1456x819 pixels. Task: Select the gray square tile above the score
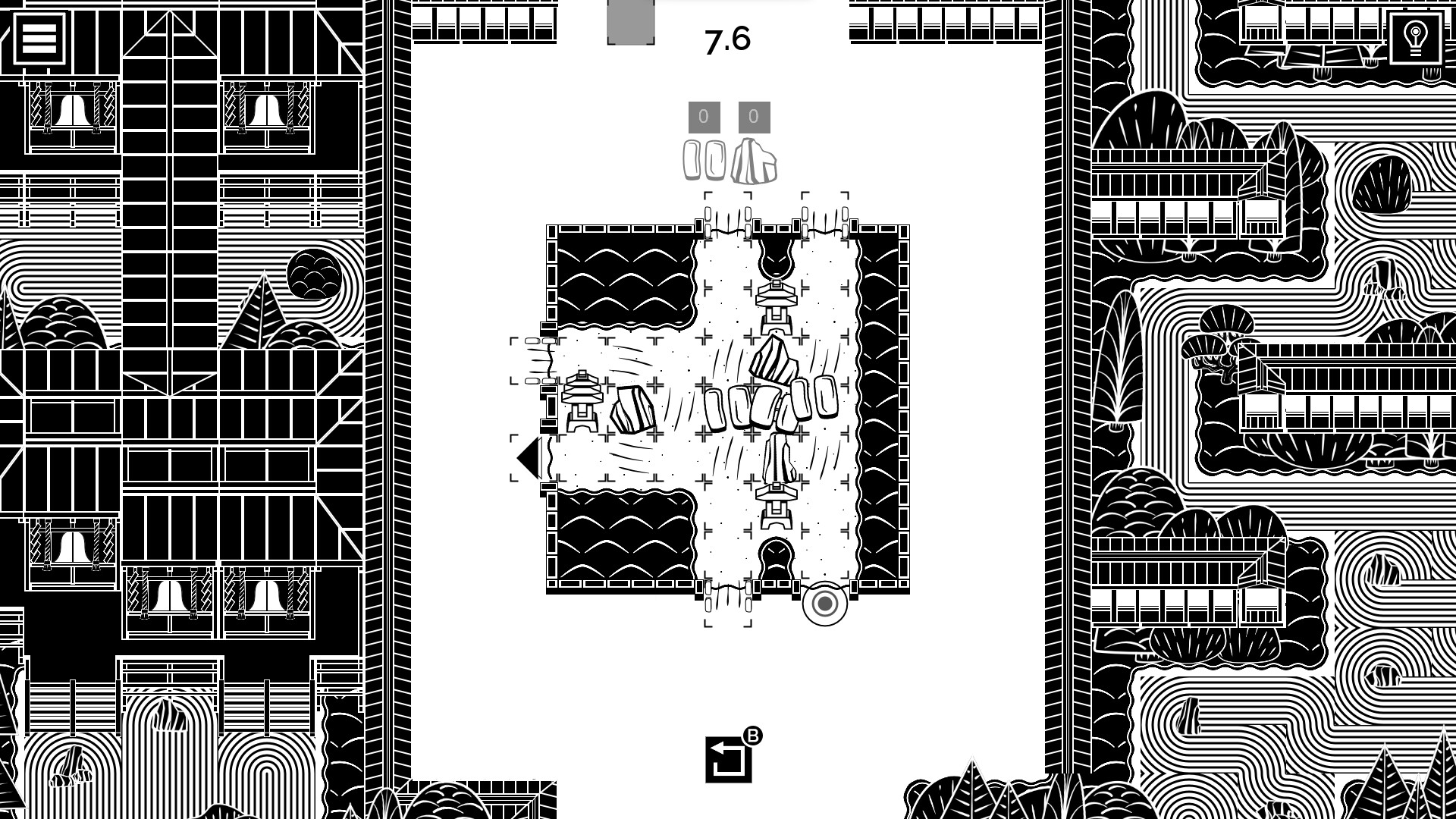[x=630, y=20]
